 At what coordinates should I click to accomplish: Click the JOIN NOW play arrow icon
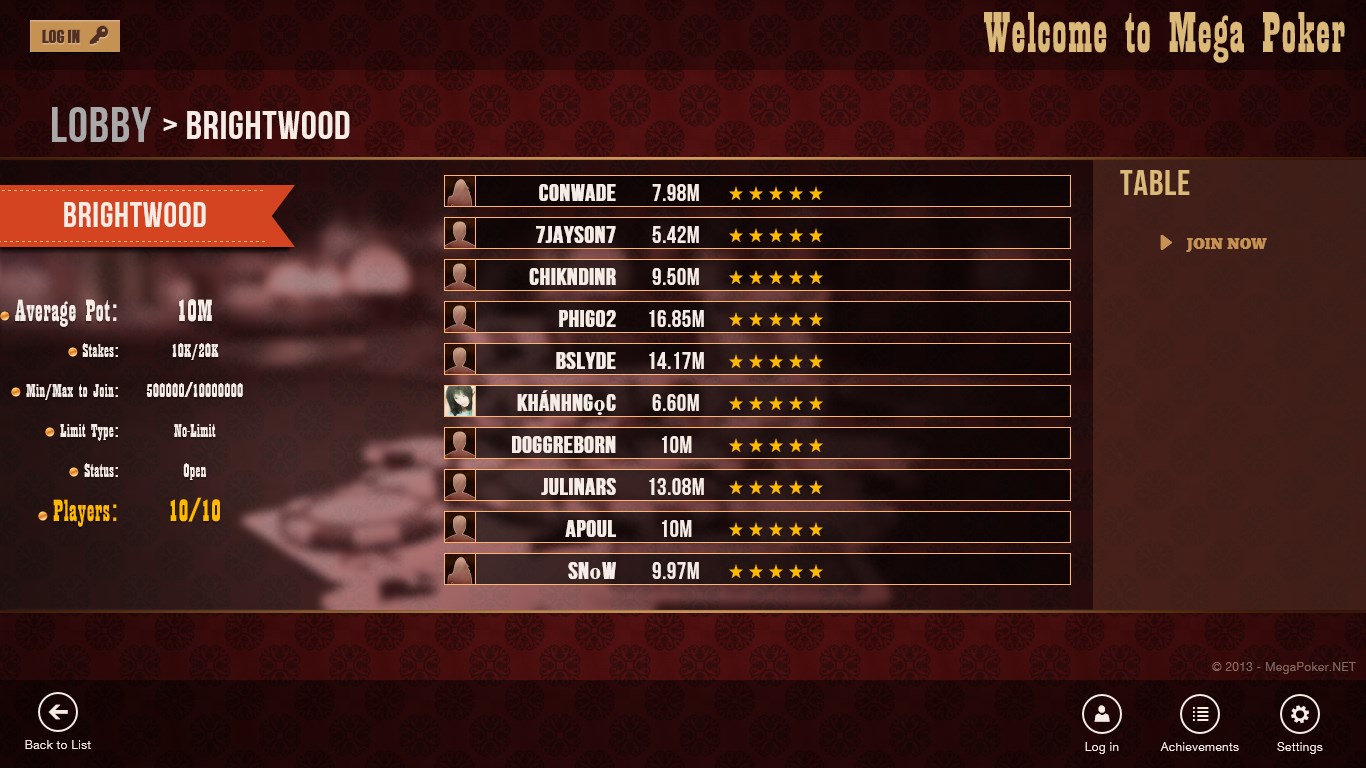1168,243
